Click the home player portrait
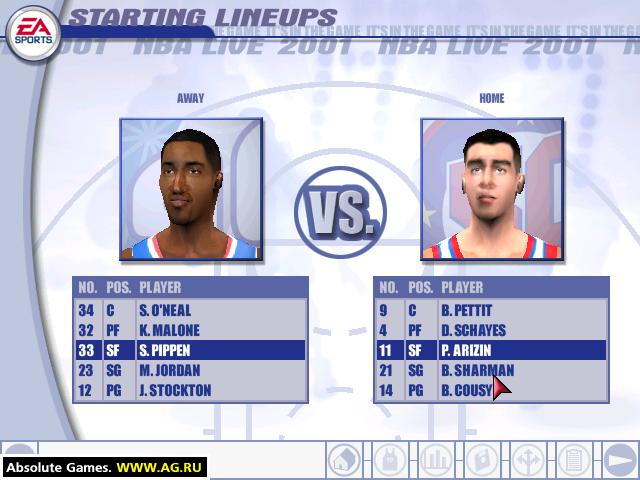The image size is (640, 480). coord(490,189)
